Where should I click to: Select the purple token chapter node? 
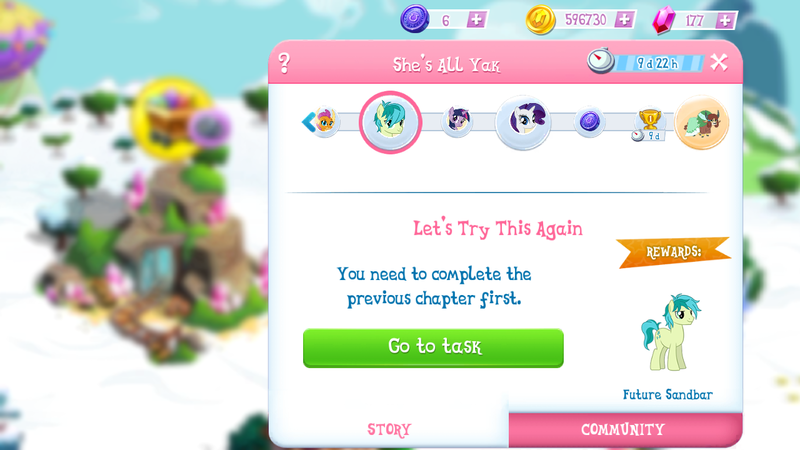tap(590, 122)
